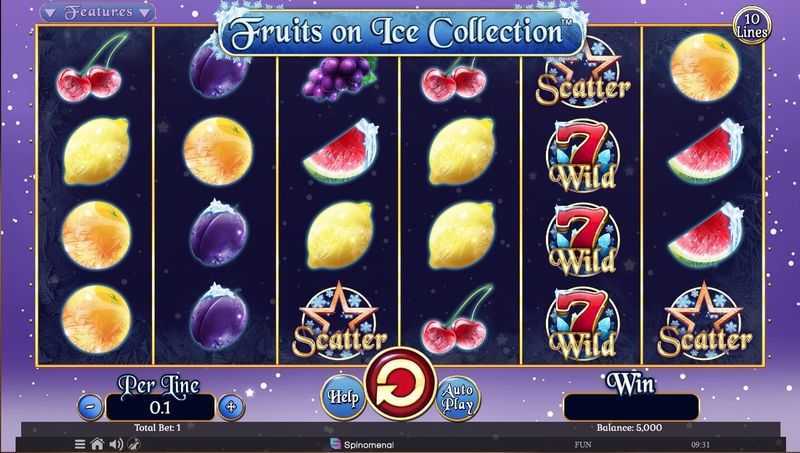Activate Auto Play
This screenshot has width=800, height=453.
click(x=458, y=397)
